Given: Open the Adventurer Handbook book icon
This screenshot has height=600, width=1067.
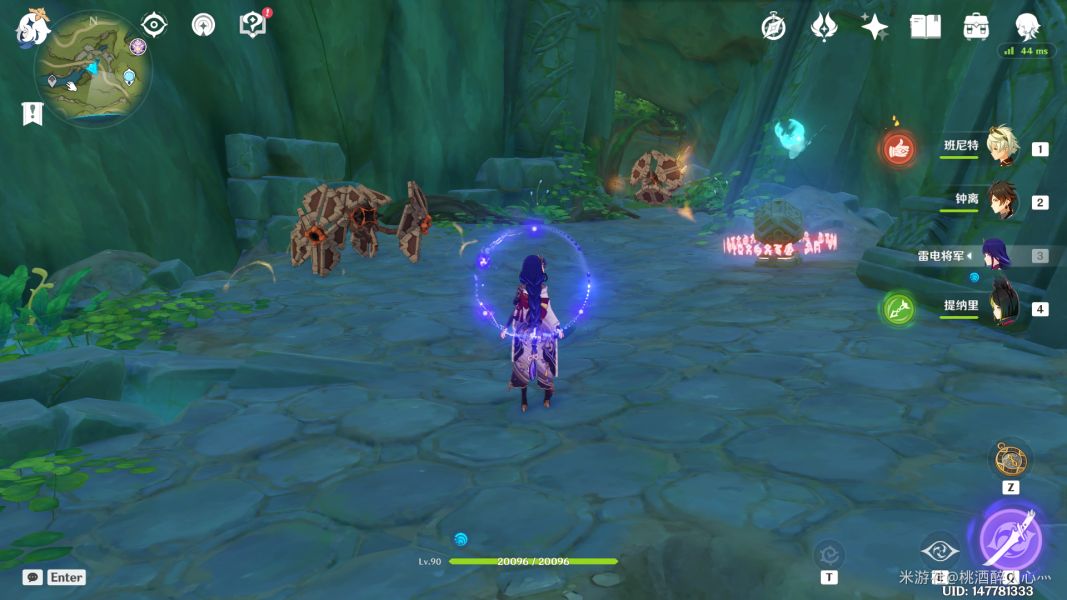Looking at the screenshot, I should point(925,27).
